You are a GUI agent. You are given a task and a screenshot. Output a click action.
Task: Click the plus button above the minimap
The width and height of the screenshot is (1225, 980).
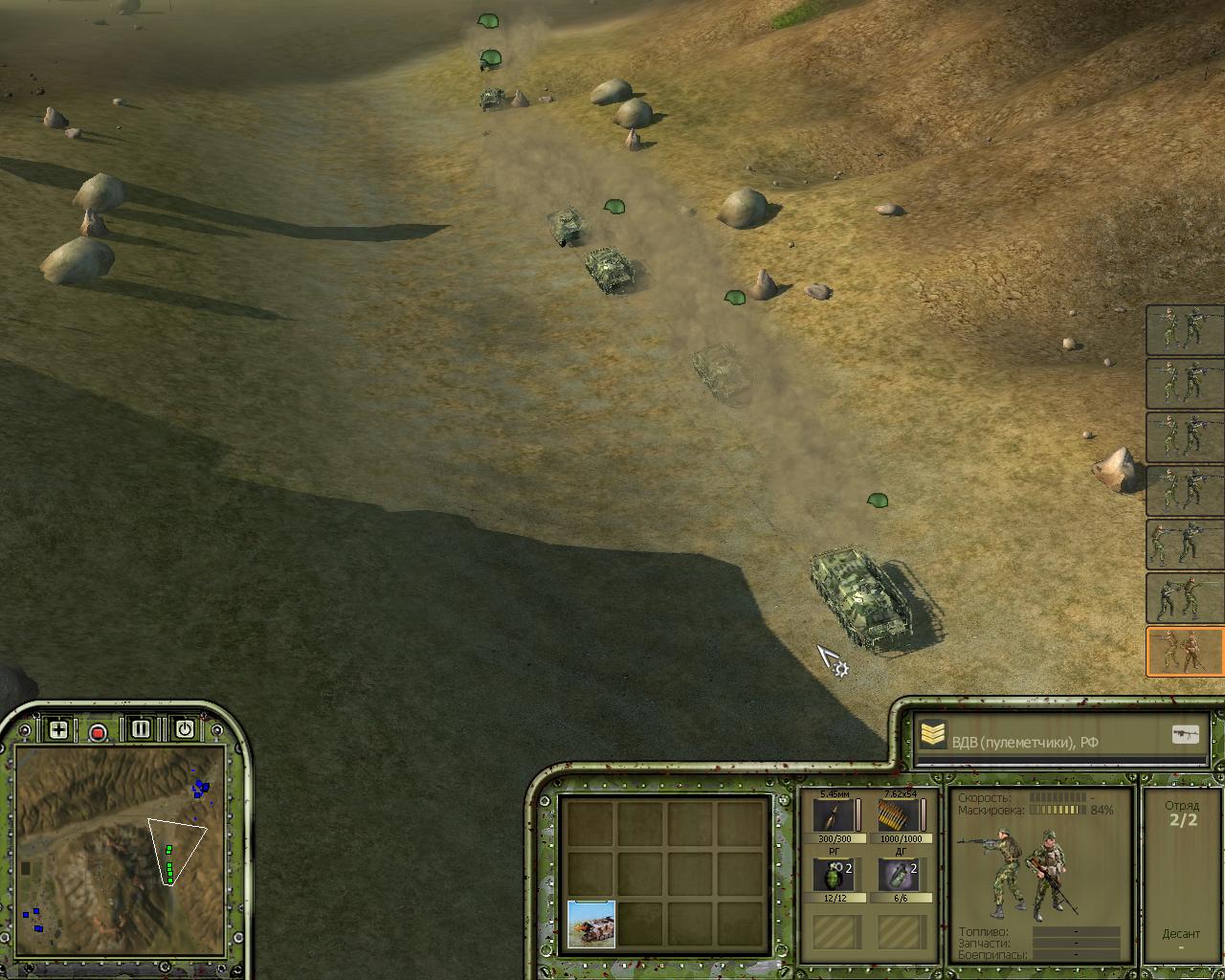58,730
